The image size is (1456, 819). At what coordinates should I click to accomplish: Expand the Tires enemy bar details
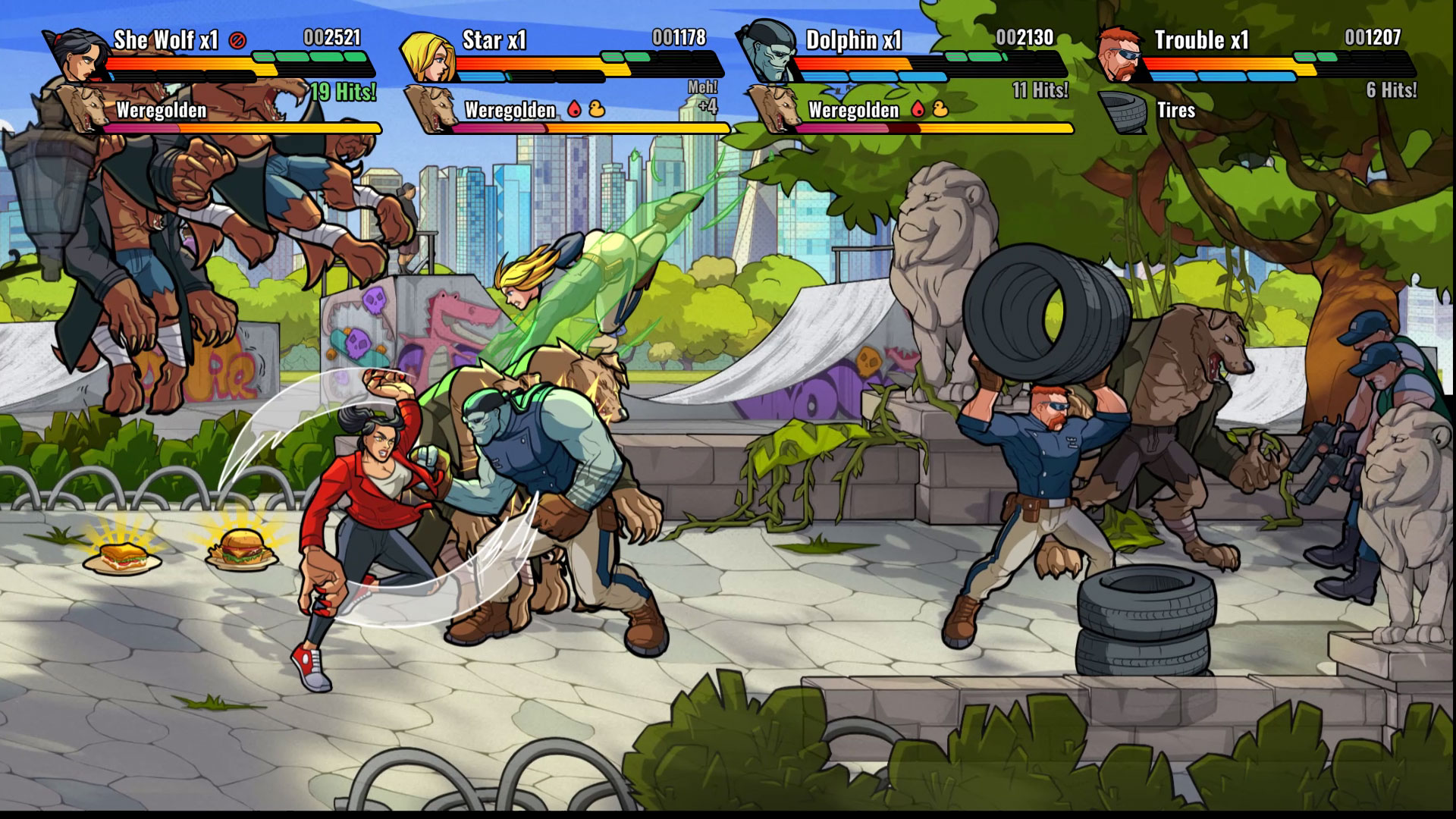coord(1178,111)
